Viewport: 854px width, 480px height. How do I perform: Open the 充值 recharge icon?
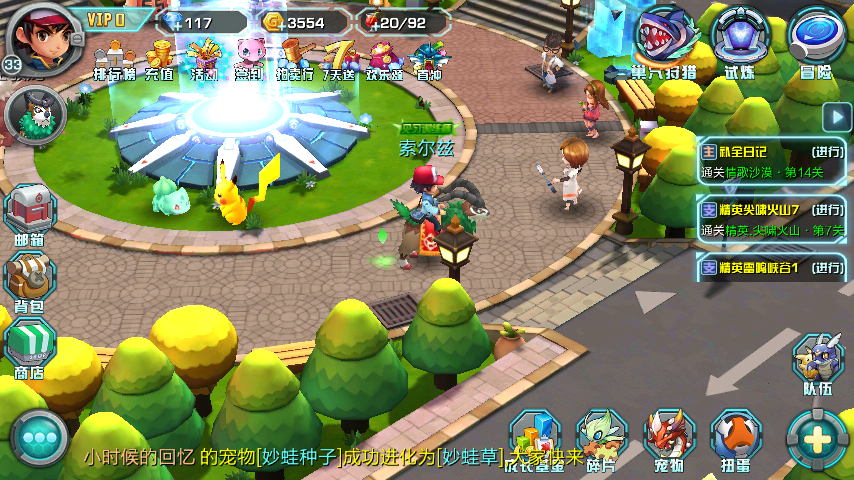click(159, 59)
